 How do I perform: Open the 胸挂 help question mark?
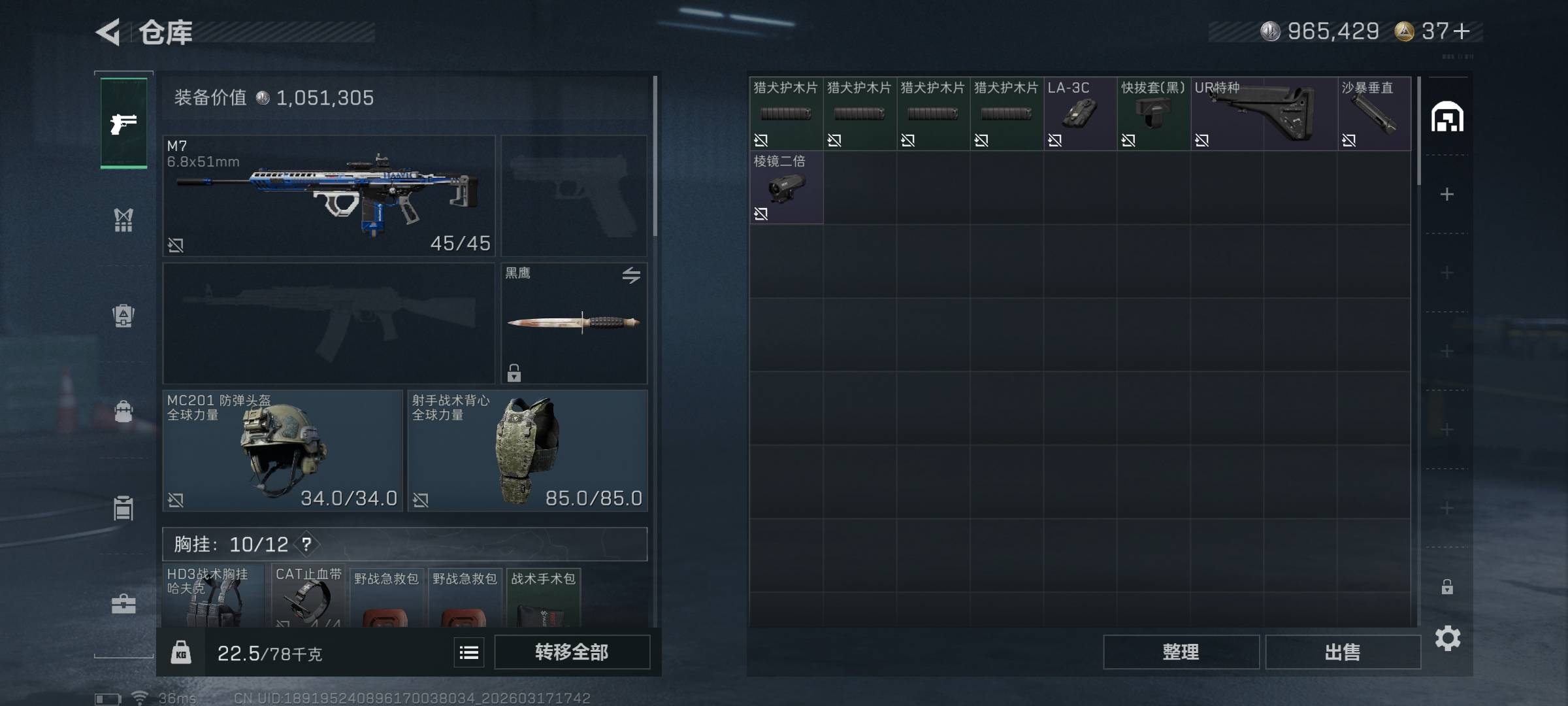click(x=306, y=544)
